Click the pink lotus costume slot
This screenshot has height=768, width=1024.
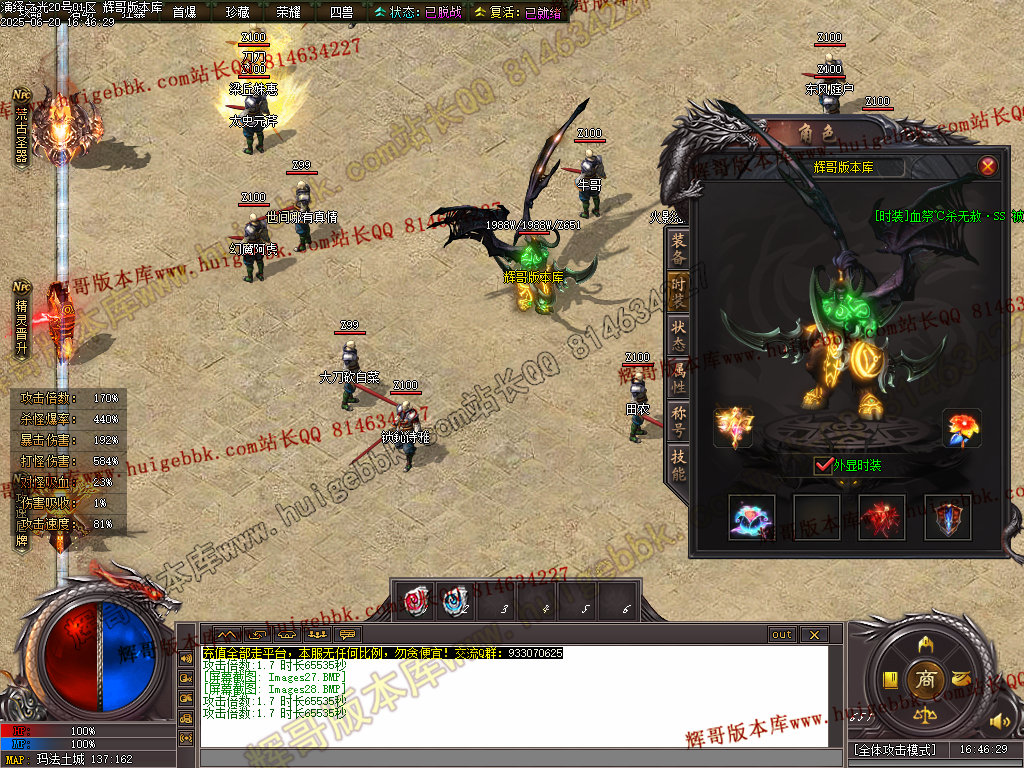(752, 517)
